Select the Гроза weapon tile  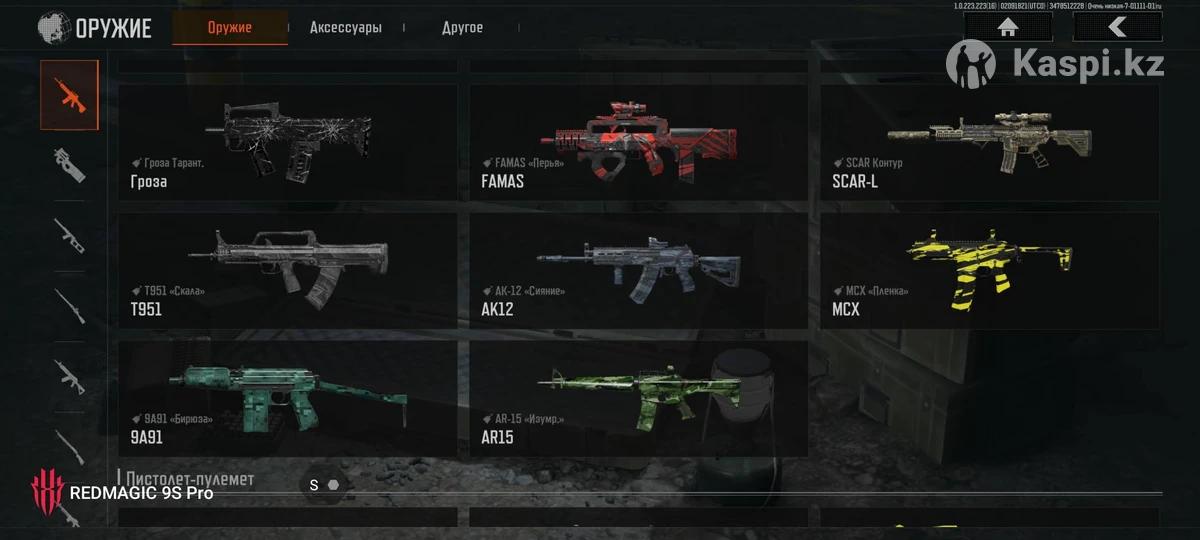click(288, 142)
